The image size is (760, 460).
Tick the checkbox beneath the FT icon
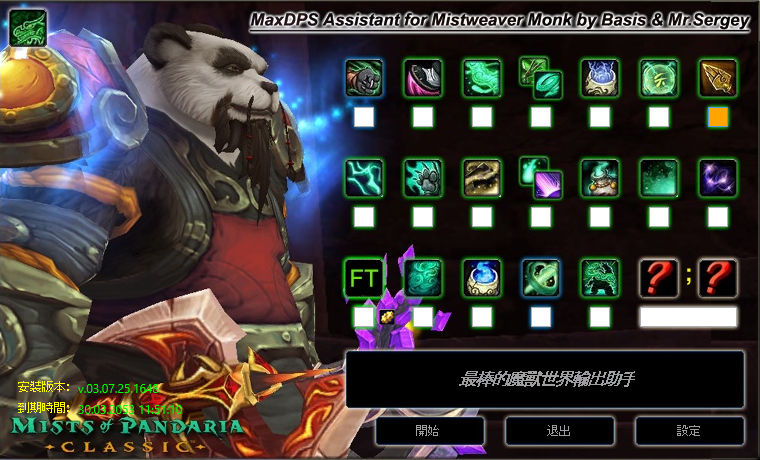point(363,317)
